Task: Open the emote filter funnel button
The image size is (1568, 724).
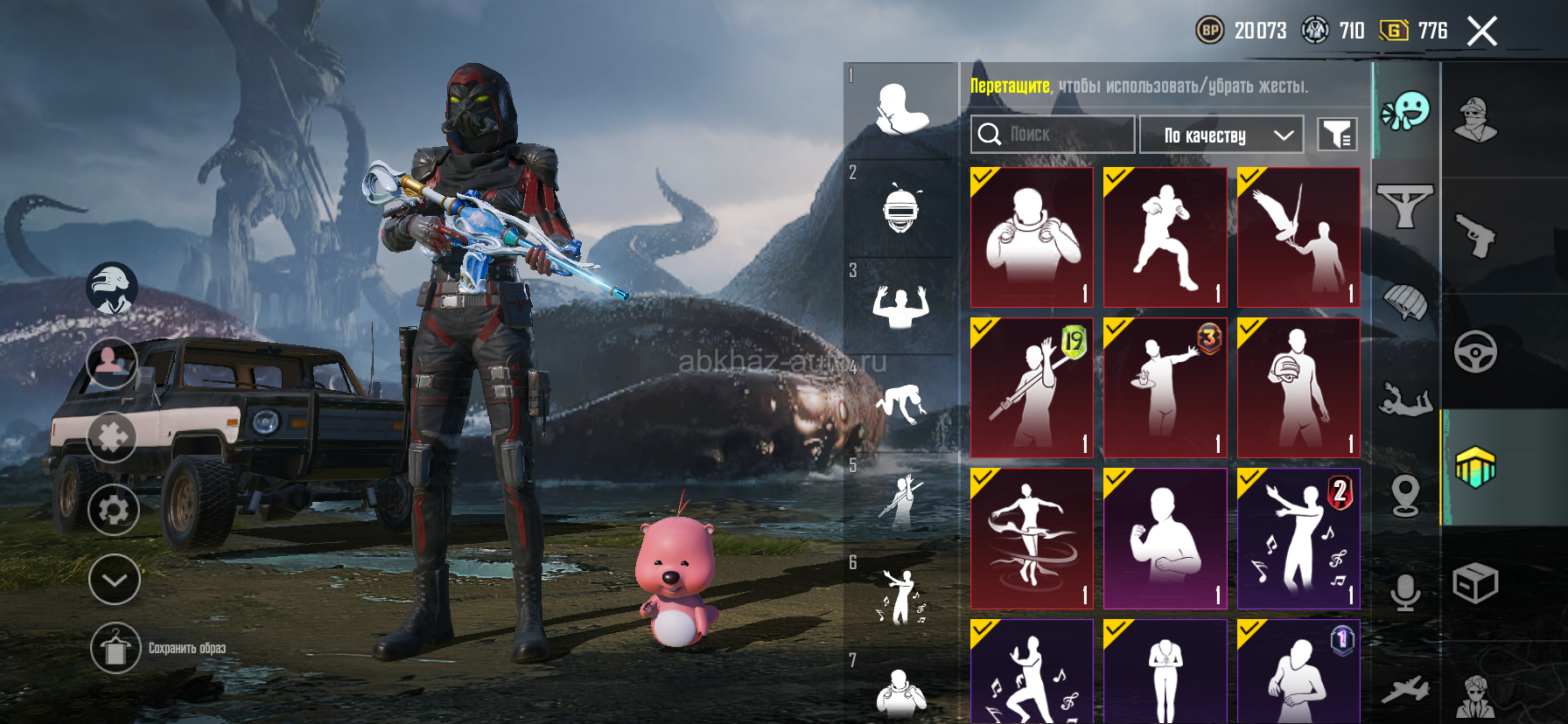Action: pyautogui.click(x=1337, y=135)
